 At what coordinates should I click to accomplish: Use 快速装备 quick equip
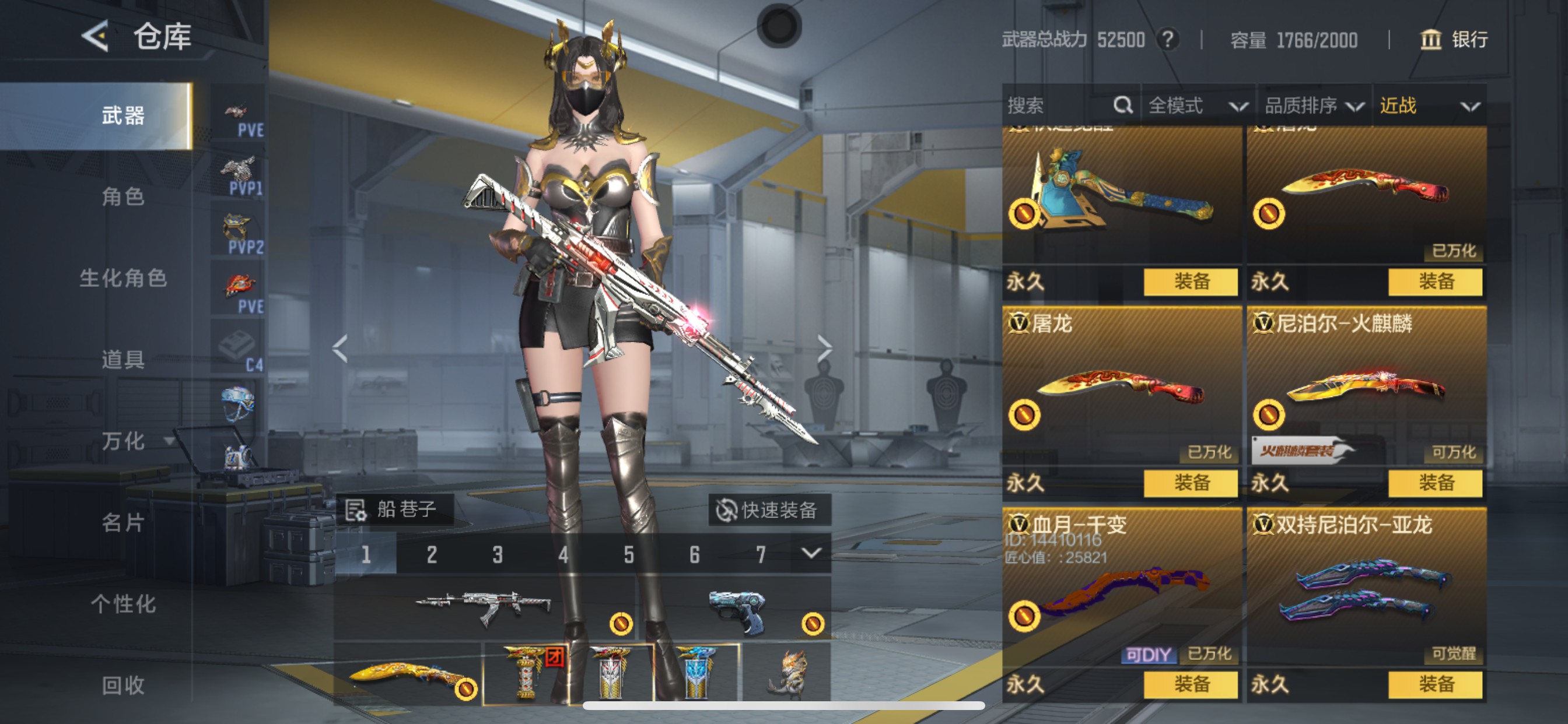coord(768,510)
